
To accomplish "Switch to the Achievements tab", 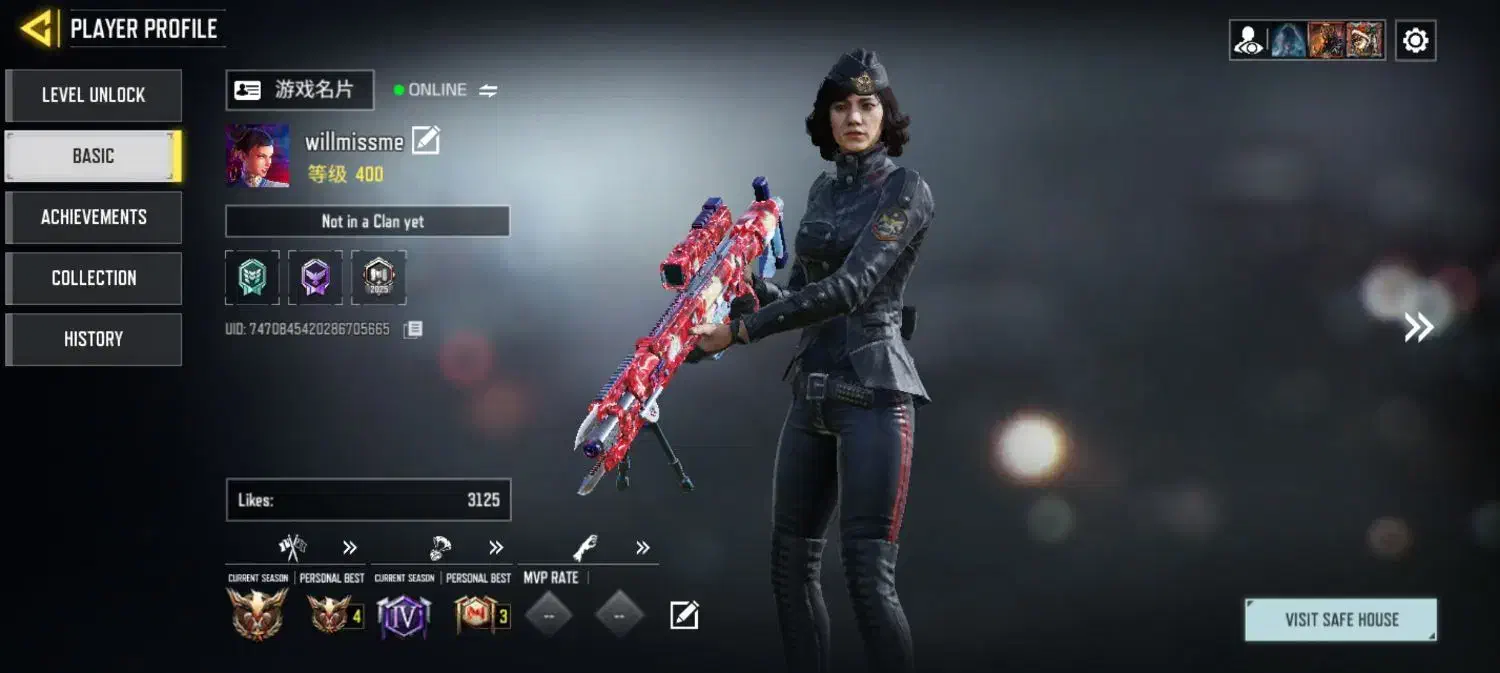I will pos(93,217).
